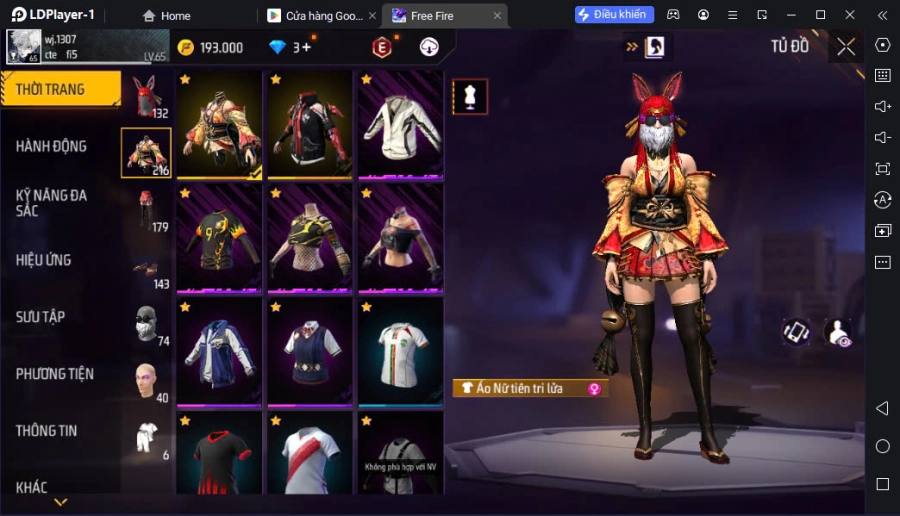Click the mannequin preview icon
This screenshot has width=900, height=516.
pos(470,96)
